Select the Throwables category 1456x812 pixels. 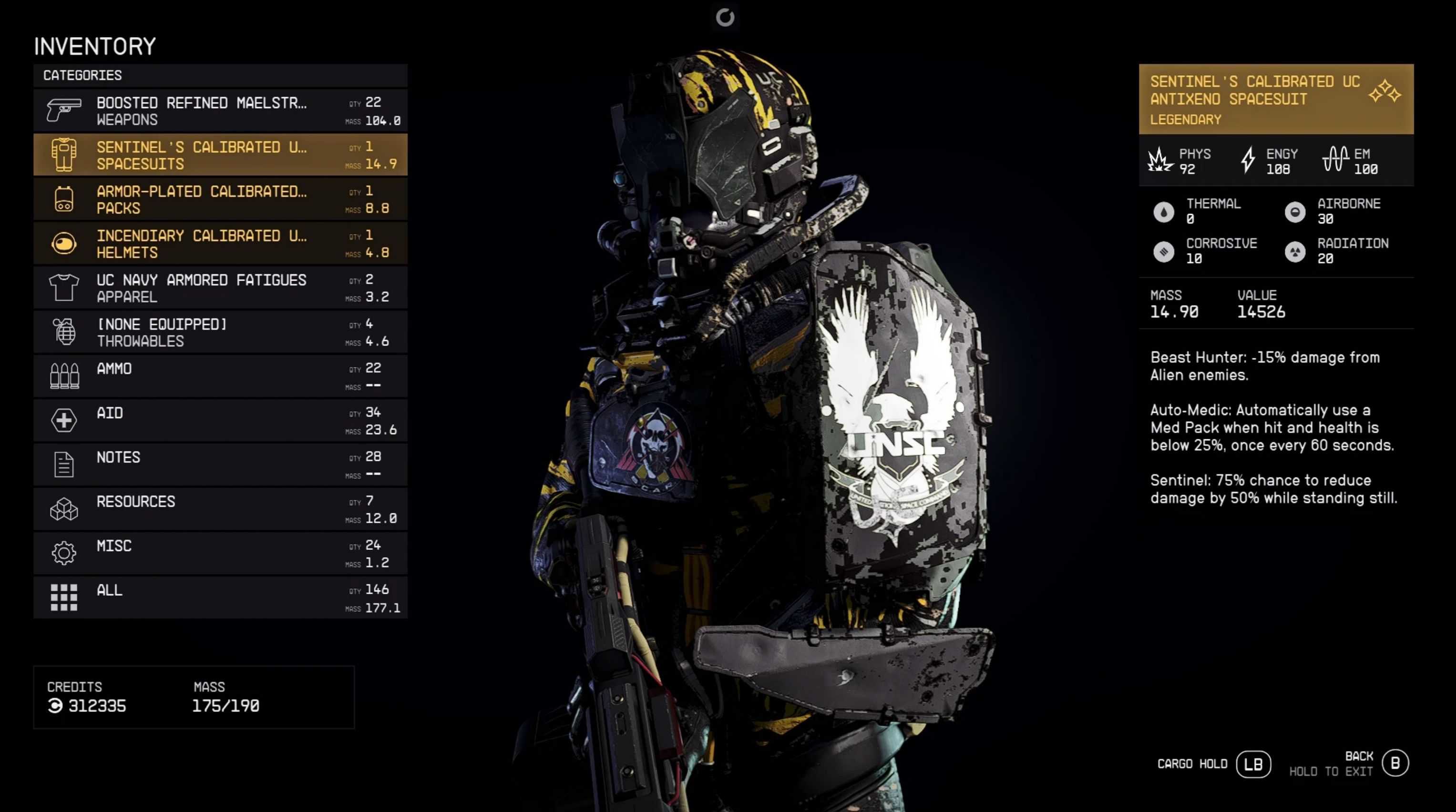(220, 332)
